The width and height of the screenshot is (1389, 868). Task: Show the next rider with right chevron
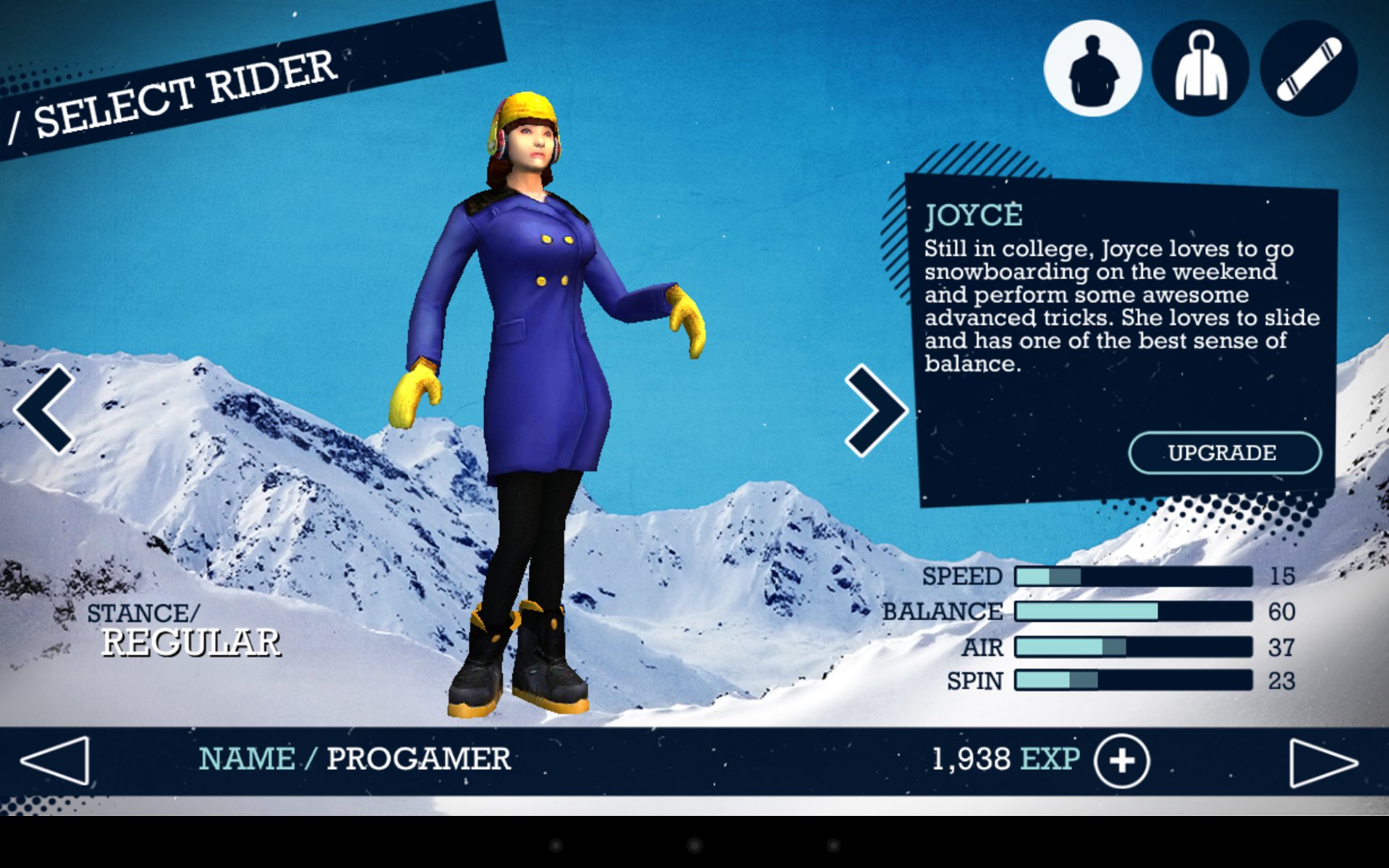(875, 410)
